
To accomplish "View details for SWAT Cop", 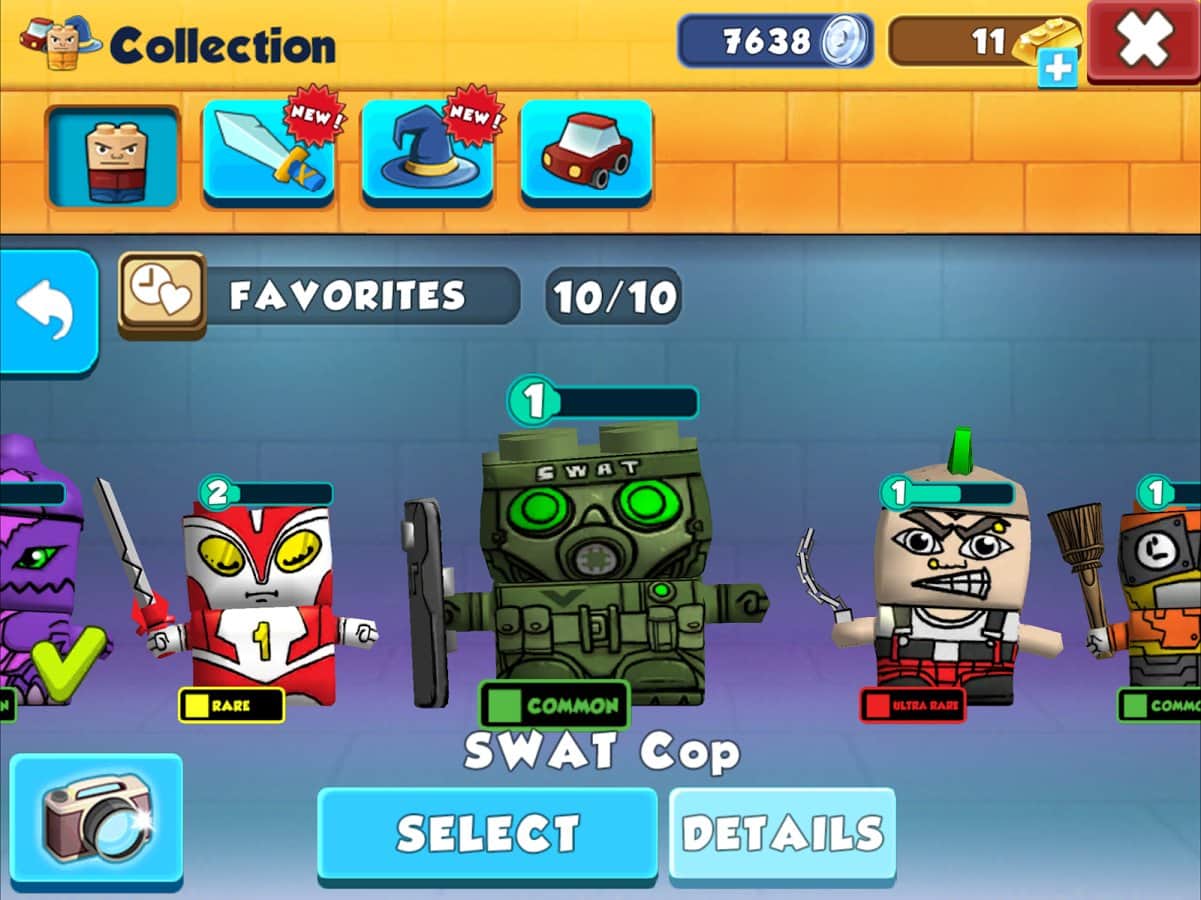I will coord(782,833).
